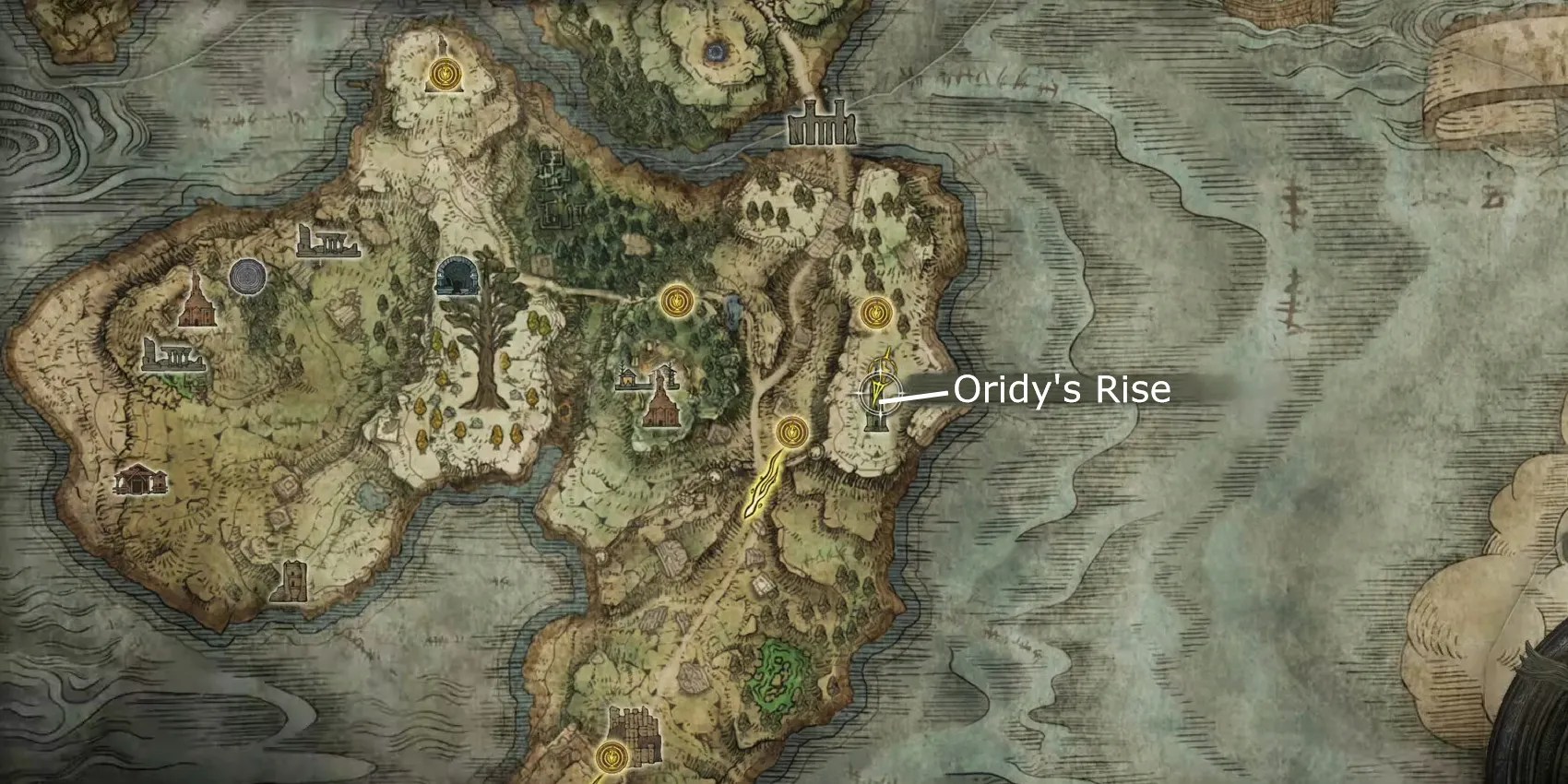Click the Oridy's Rise text label
The image size is (1568, 784).
1062,391
